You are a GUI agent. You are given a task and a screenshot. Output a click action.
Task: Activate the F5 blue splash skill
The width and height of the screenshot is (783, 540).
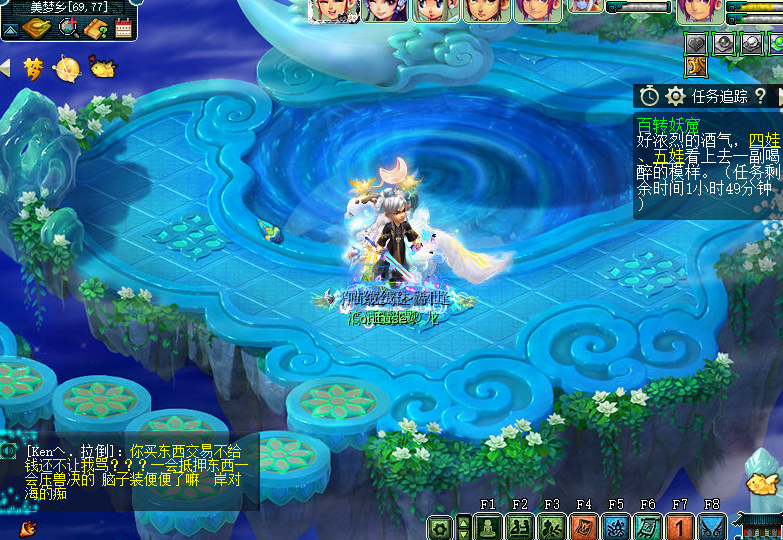pyautogui.click(x=616, y=526)
